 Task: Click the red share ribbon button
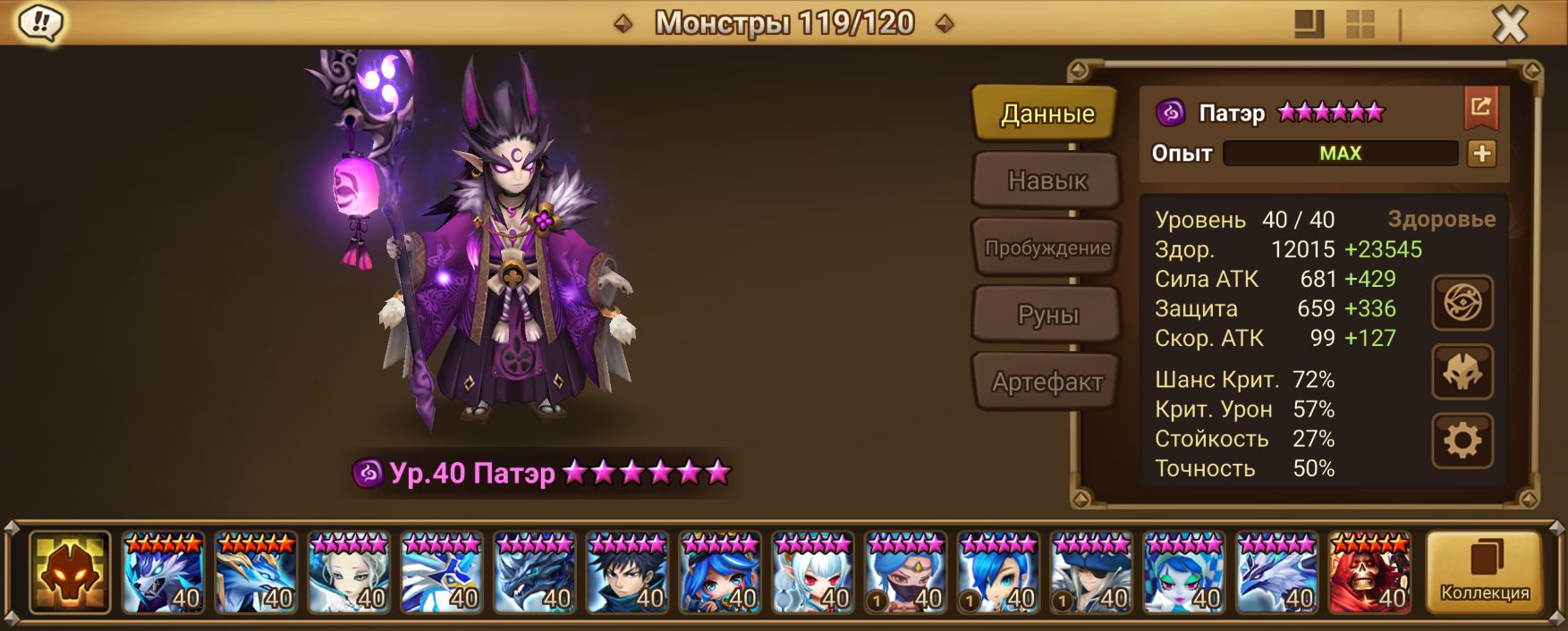pos(1480,109)
